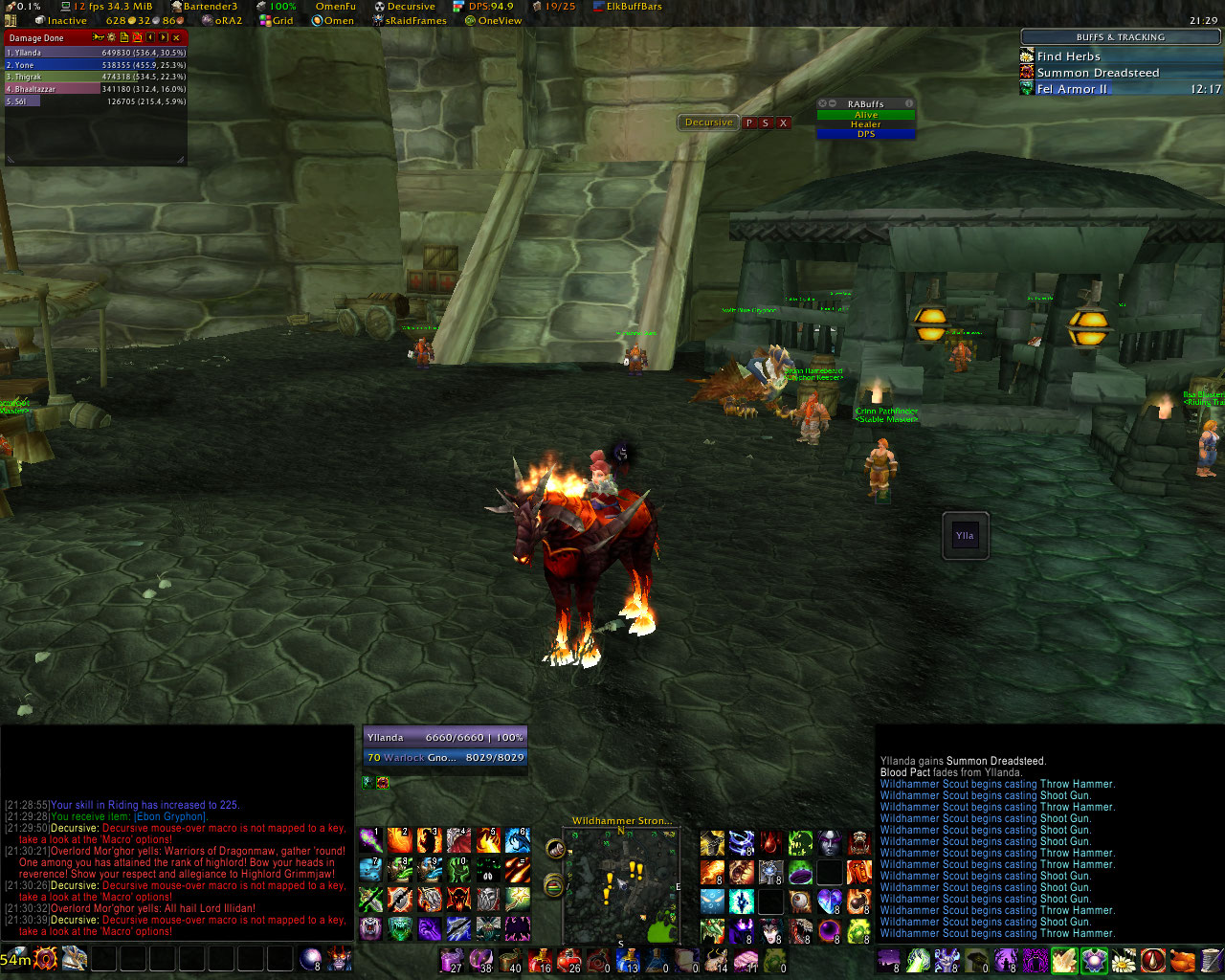1225x980 pixels.
Task: Select the Healer bar in RABuffs
Action: 865,124
